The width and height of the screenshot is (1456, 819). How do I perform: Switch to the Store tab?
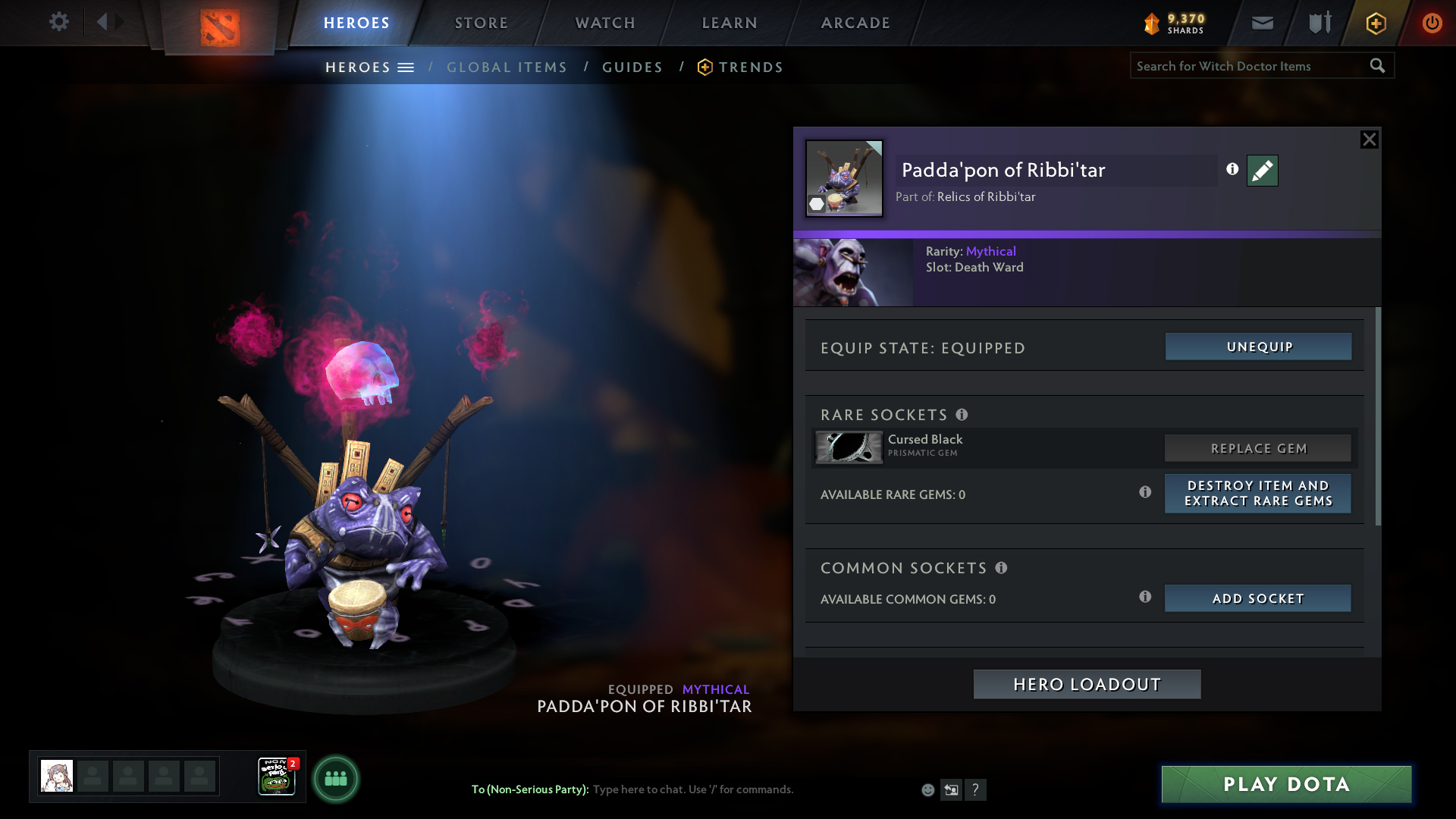[482, 23]
